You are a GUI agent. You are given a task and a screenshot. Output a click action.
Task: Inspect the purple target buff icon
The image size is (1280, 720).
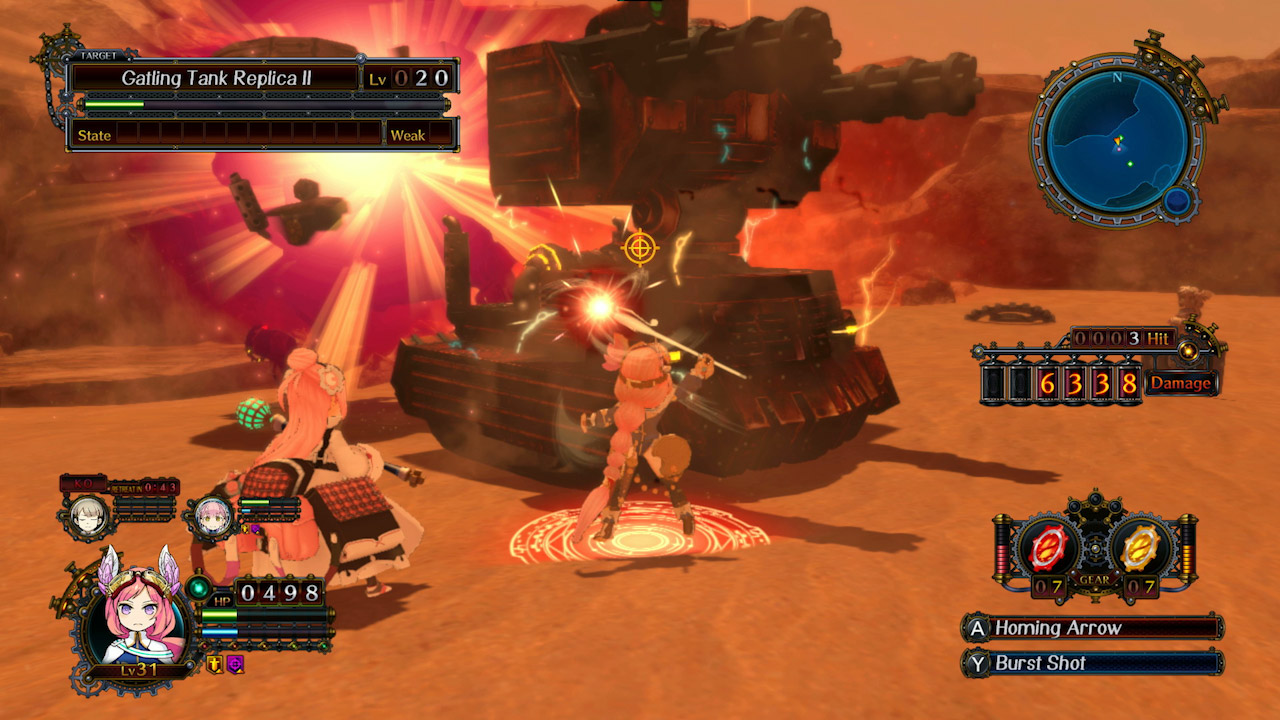click(x=235, y=663)
